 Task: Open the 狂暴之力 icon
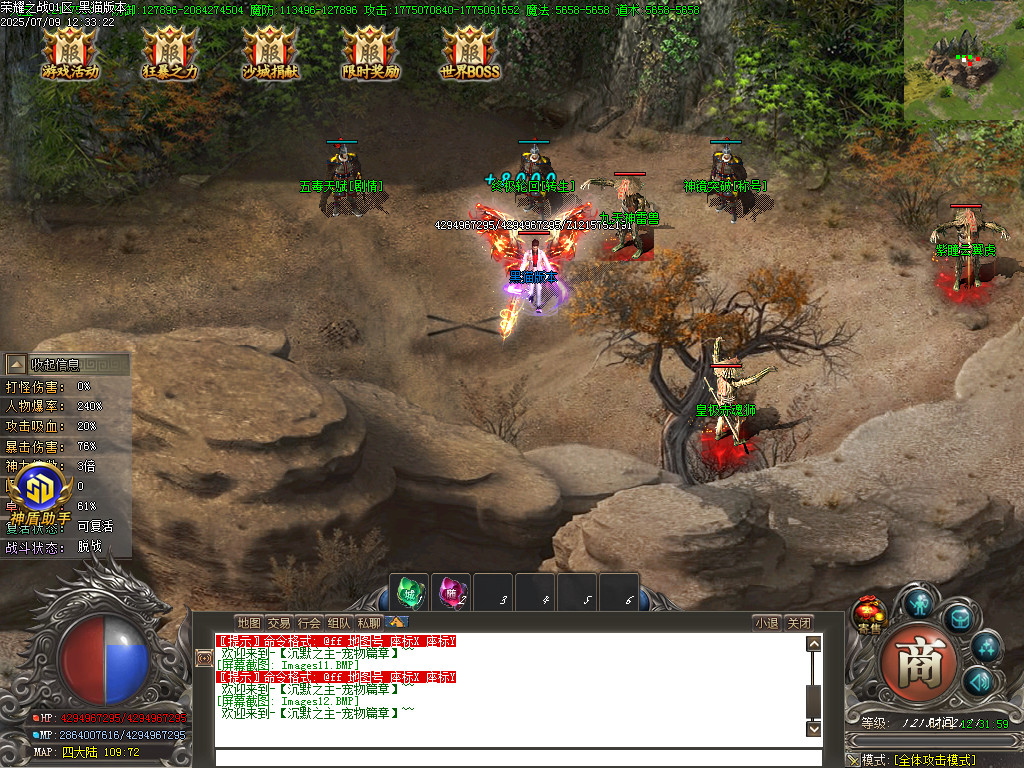tap(170, 52)
